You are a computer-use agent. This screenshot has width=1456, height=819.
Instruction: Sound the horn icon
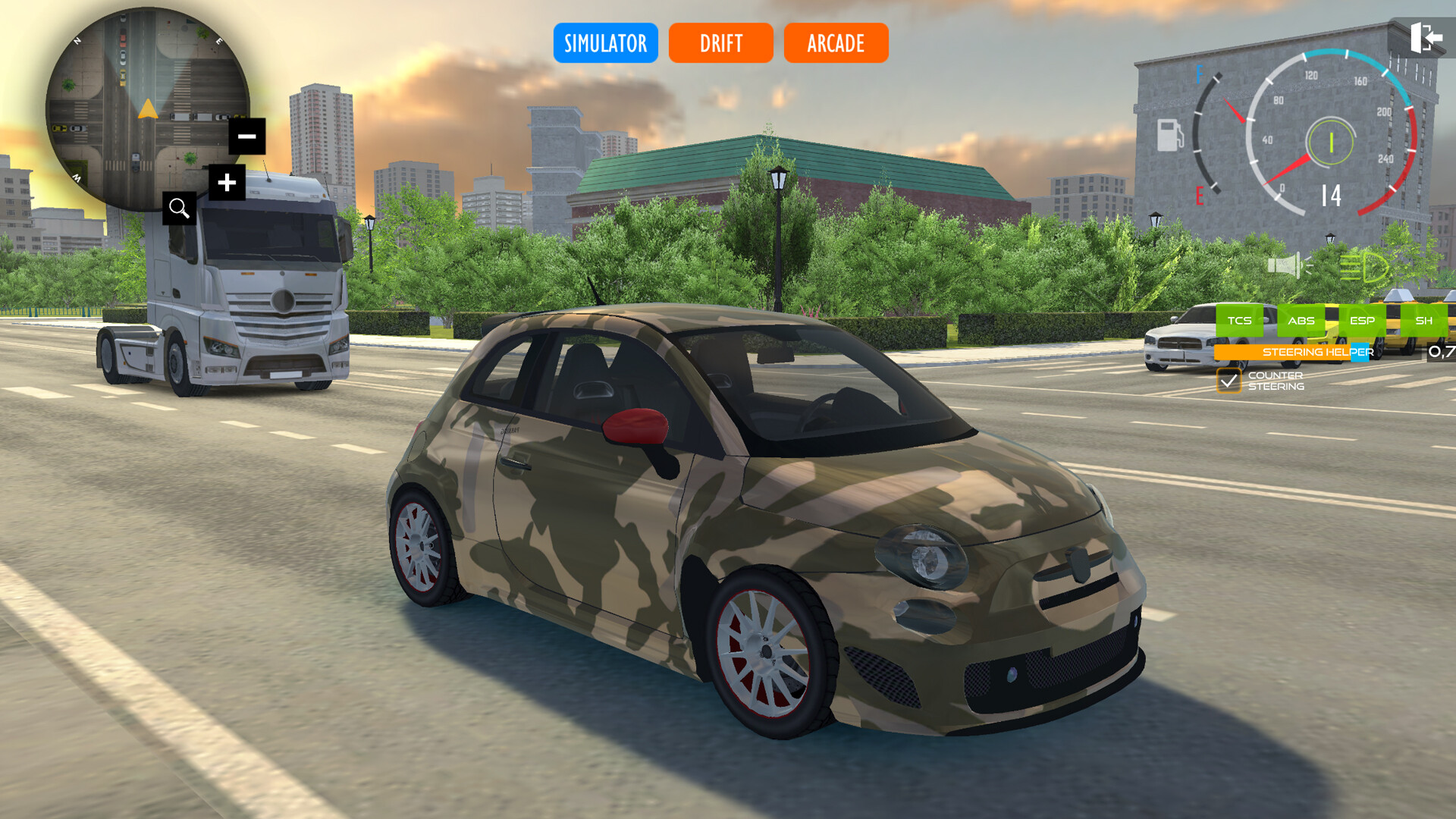[1285, 265]
